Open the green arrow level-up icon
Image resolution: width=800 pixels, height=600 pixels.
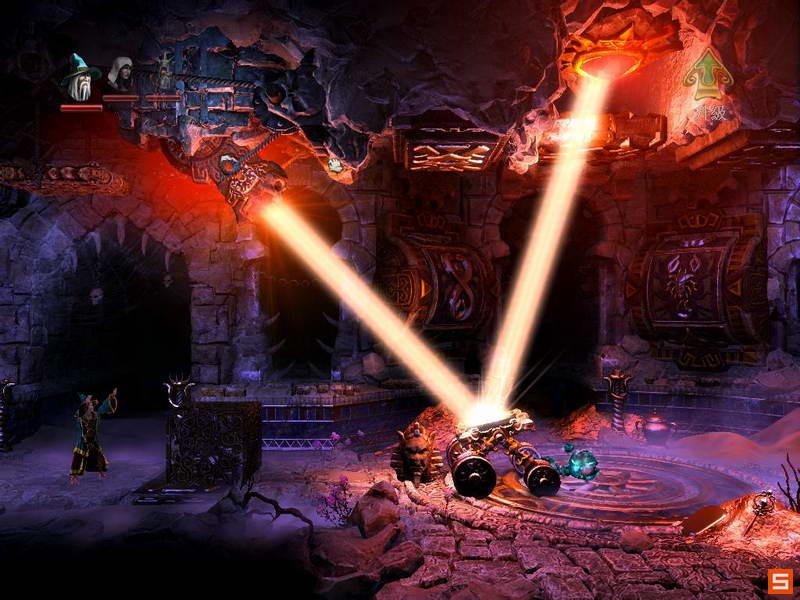coord(710,72)
